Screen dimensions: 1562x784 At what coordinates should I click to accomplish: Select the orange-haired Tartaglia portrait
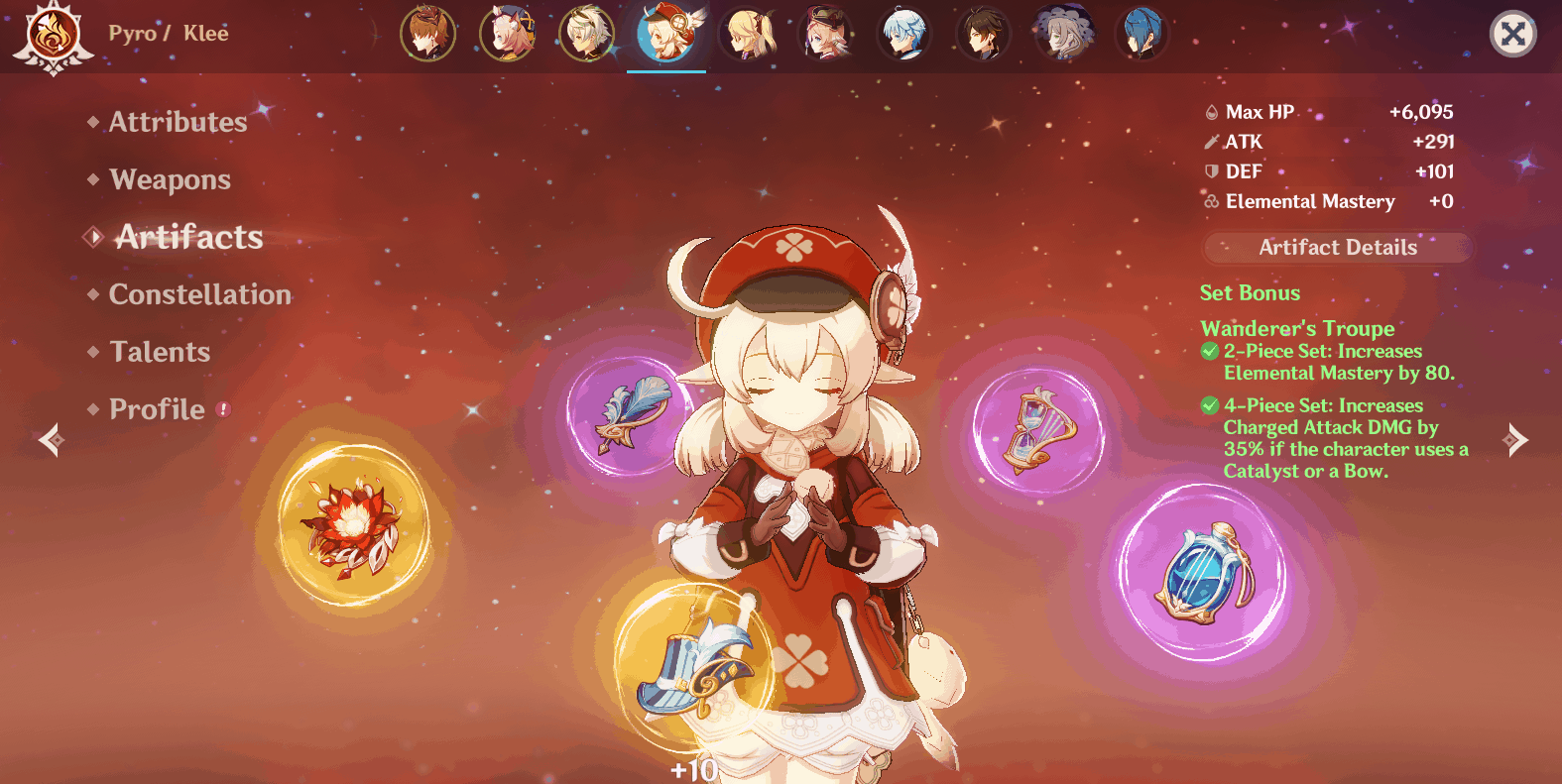(427, 33)
